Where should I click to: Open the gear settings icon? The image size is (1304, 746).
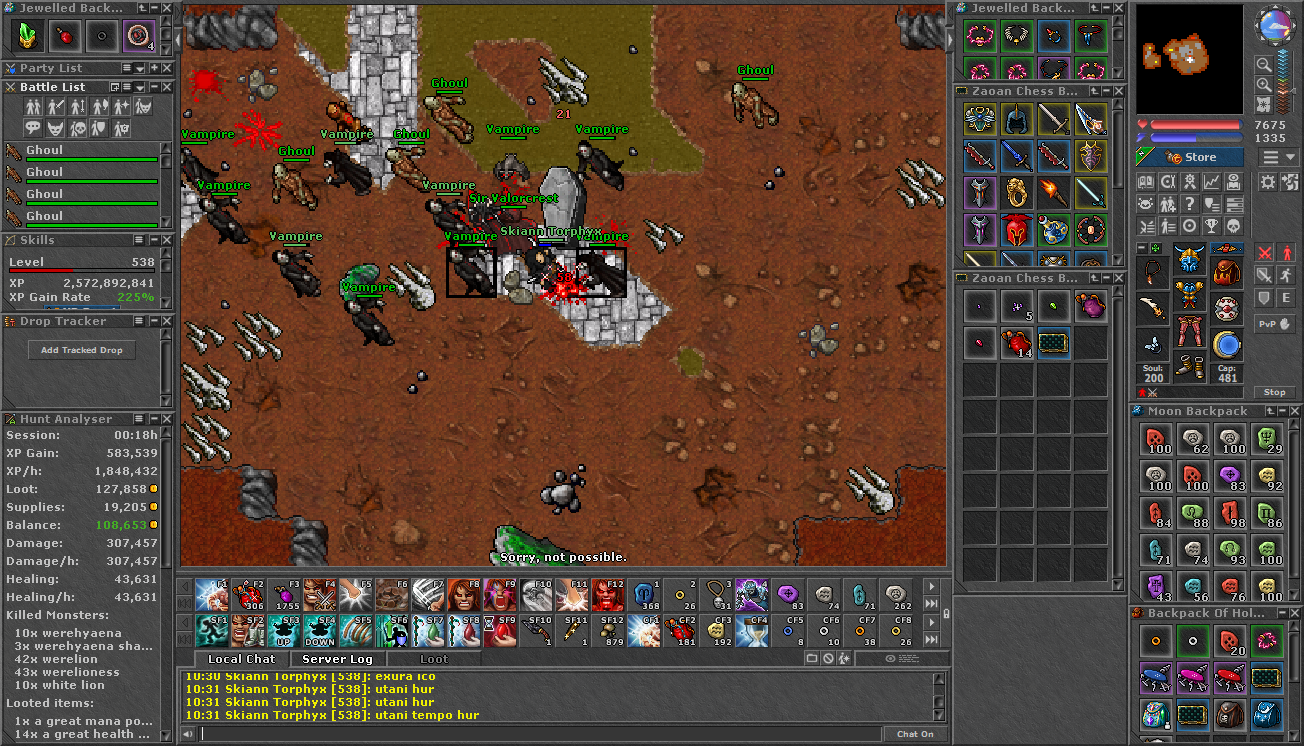coord(1267,182)
